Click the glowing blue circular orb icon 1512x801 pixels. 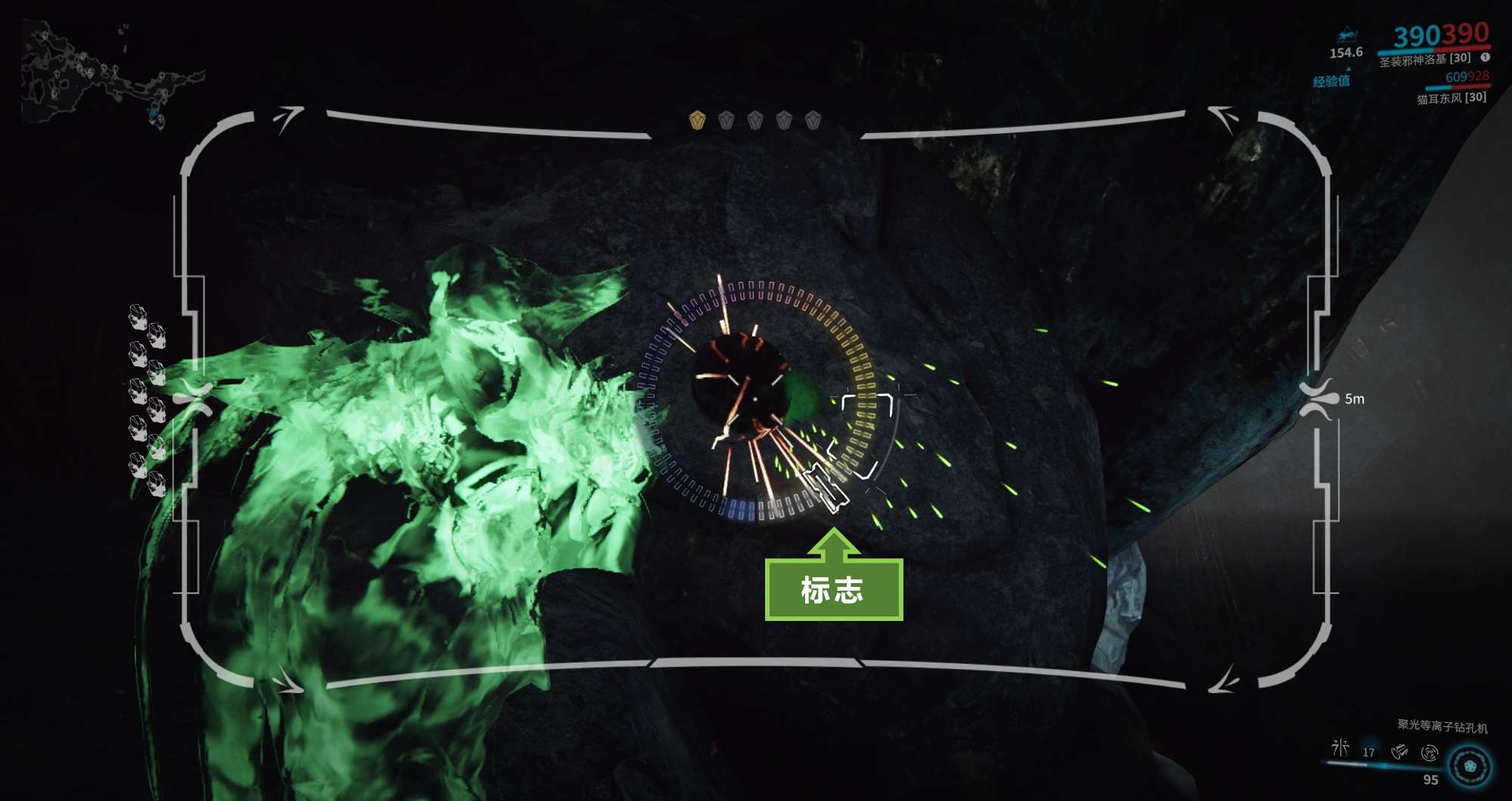click(1470, 766)
